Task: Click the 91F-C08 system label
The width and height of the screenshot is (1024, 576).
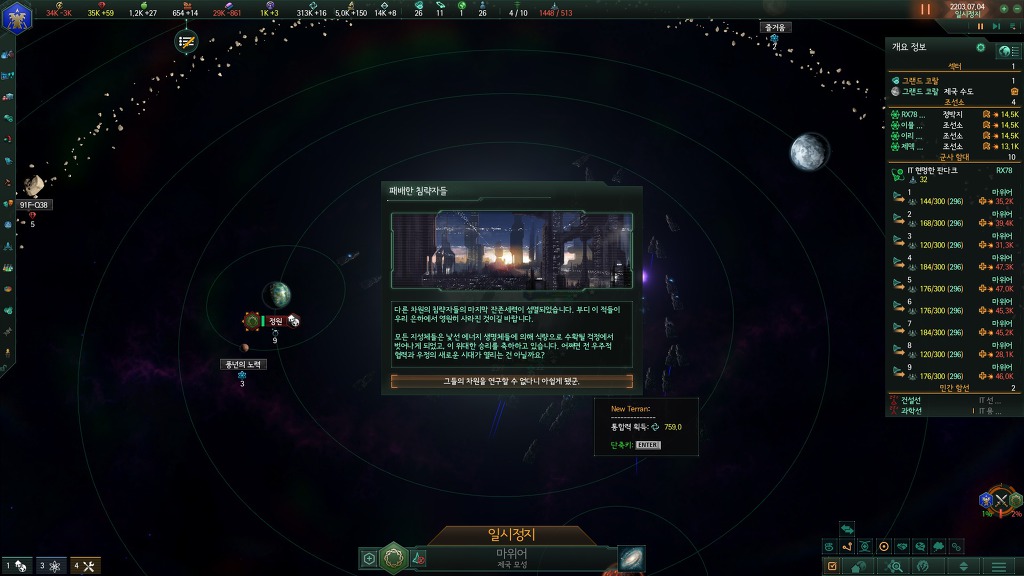Action: [x=34, y=205]
